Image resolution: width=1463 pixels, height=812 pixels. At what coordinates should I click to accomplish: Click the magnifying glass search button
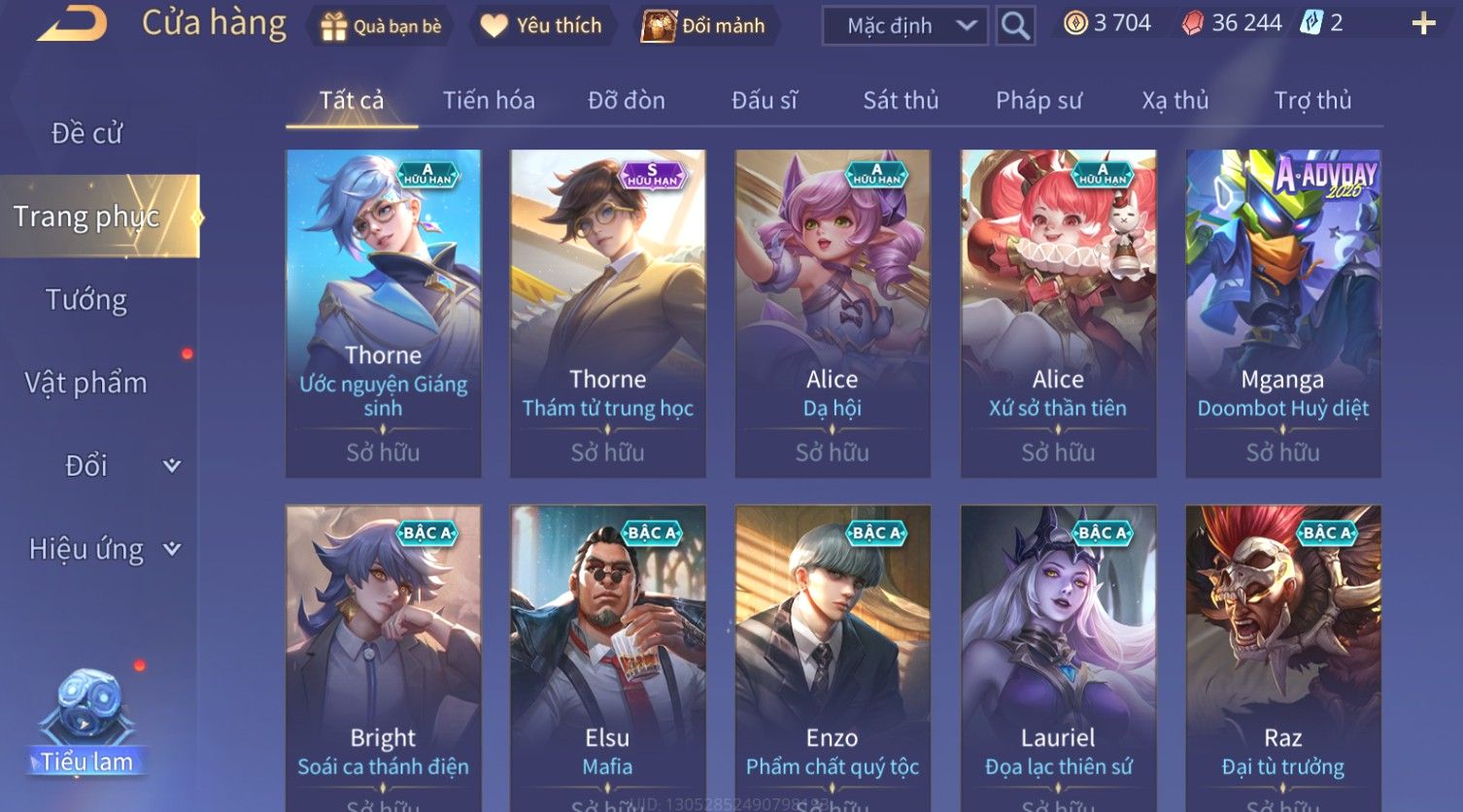click(1015, 26)
